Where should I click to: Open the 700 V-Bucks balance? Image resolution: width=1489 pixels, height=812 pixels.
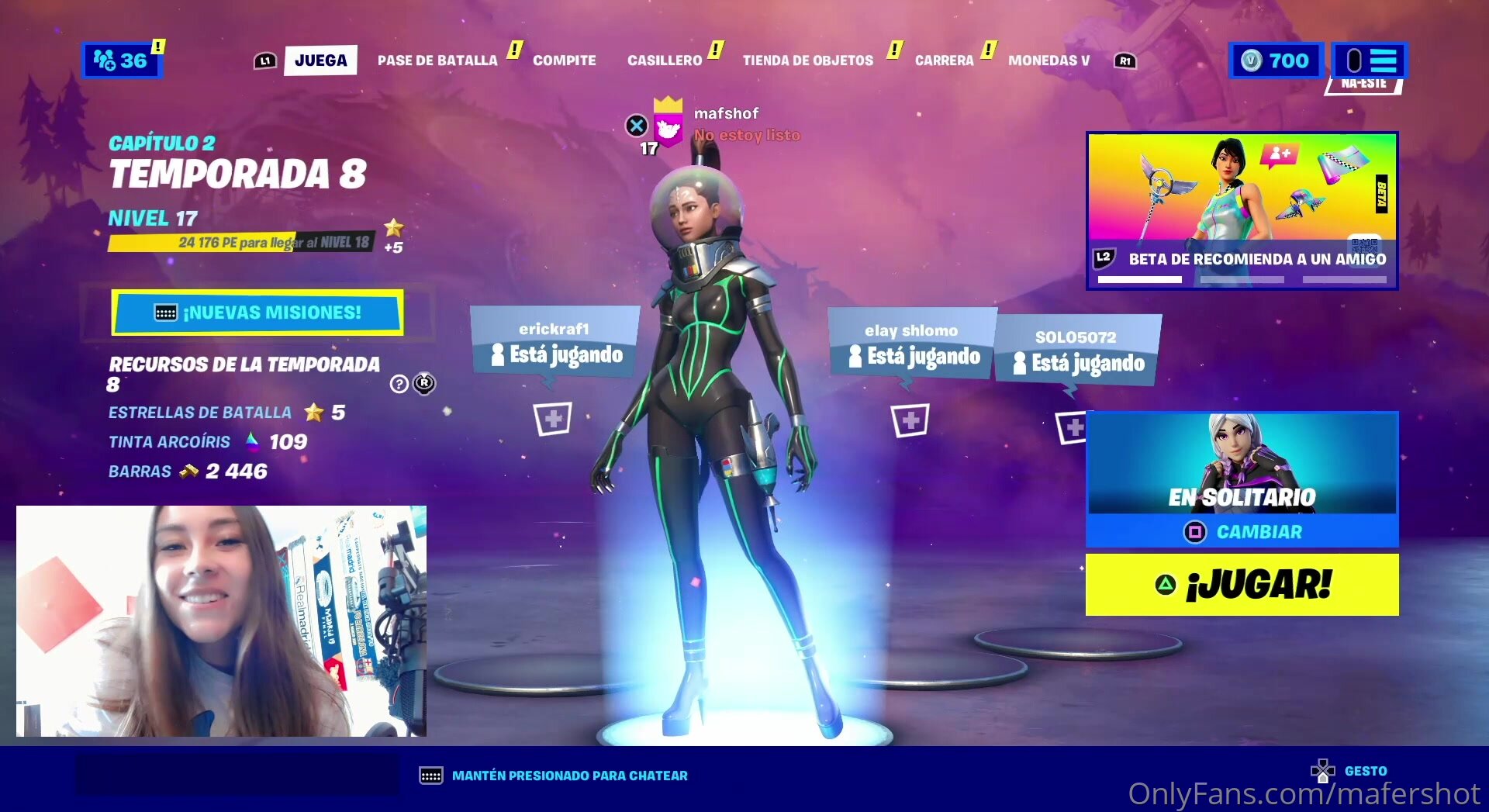pyautogui.click(x=1276, y=60)
